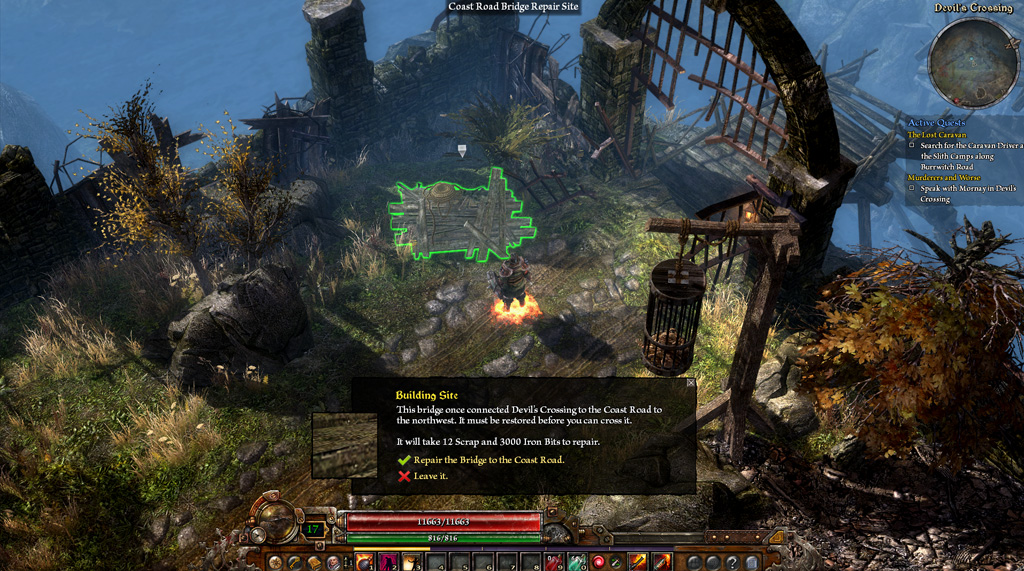Use the green energy potion slot

pyautogui.click(x=578, y=562)
